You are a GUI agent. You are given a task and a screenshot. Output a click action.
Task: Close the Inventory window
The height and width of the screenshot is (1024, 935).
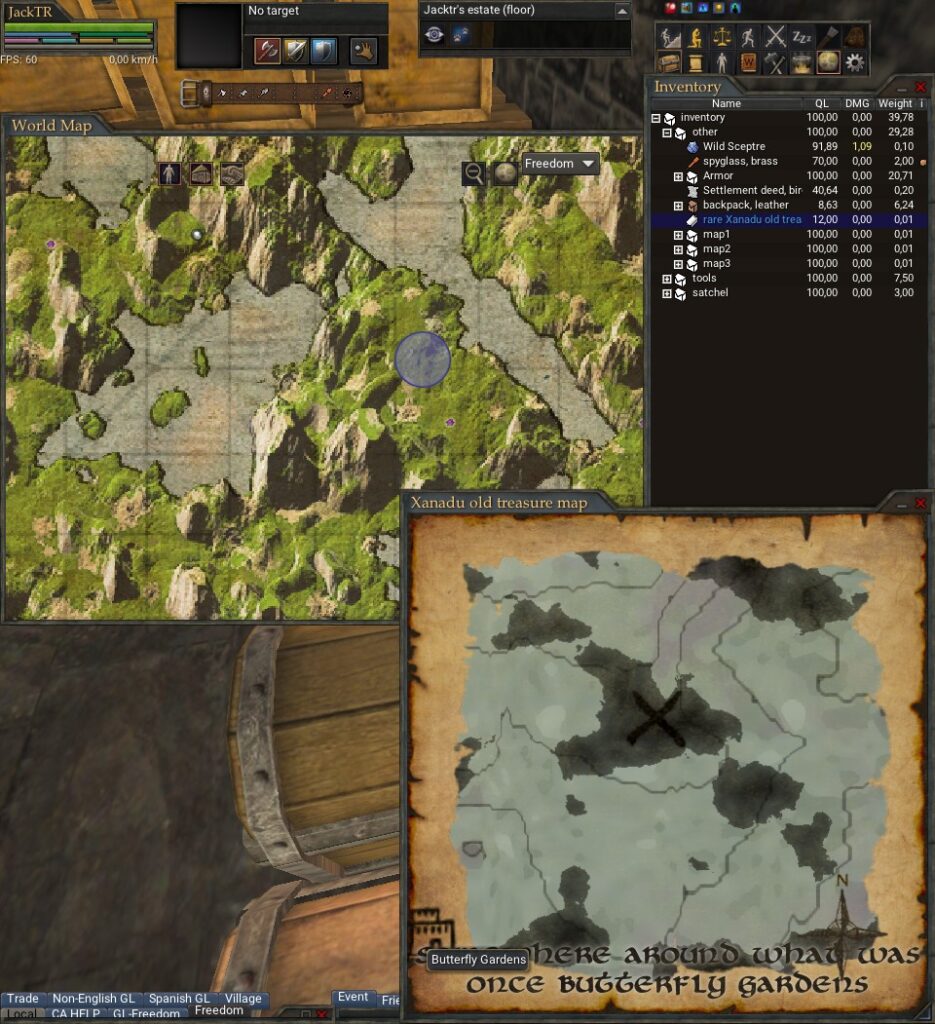coord(921,88)
